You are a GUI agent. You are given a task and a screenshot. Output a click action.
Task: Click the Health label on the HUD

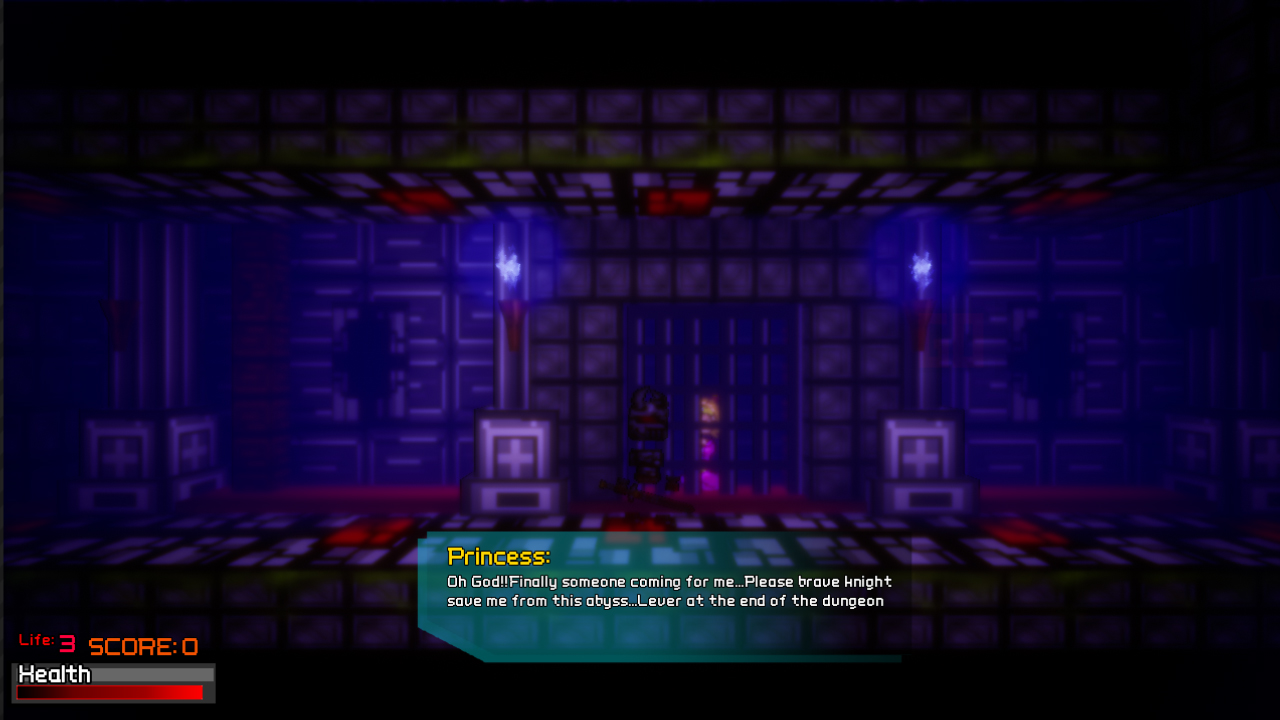click(x=55, y=675)
